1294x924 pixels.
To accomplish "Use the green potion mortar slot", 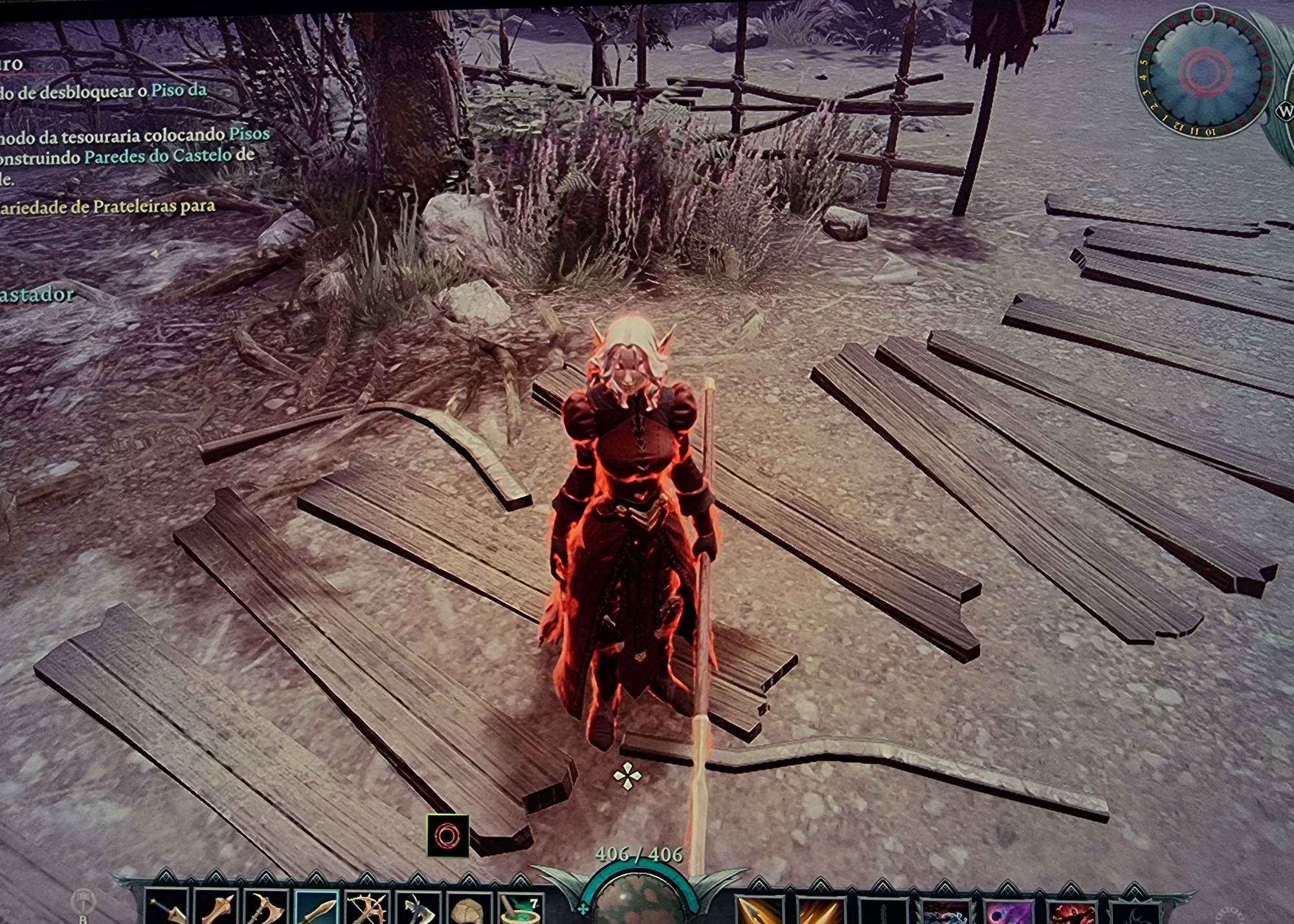I will (x=519, y=909).
